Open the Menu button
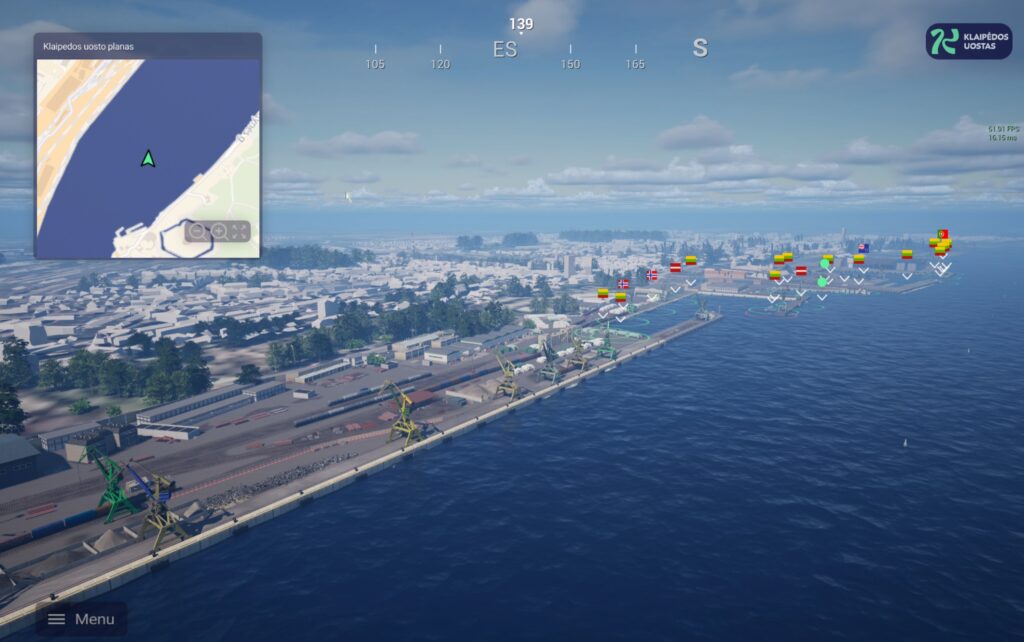Image resolution: width=1024 pixels, height=642 pixels. point(82,619)
